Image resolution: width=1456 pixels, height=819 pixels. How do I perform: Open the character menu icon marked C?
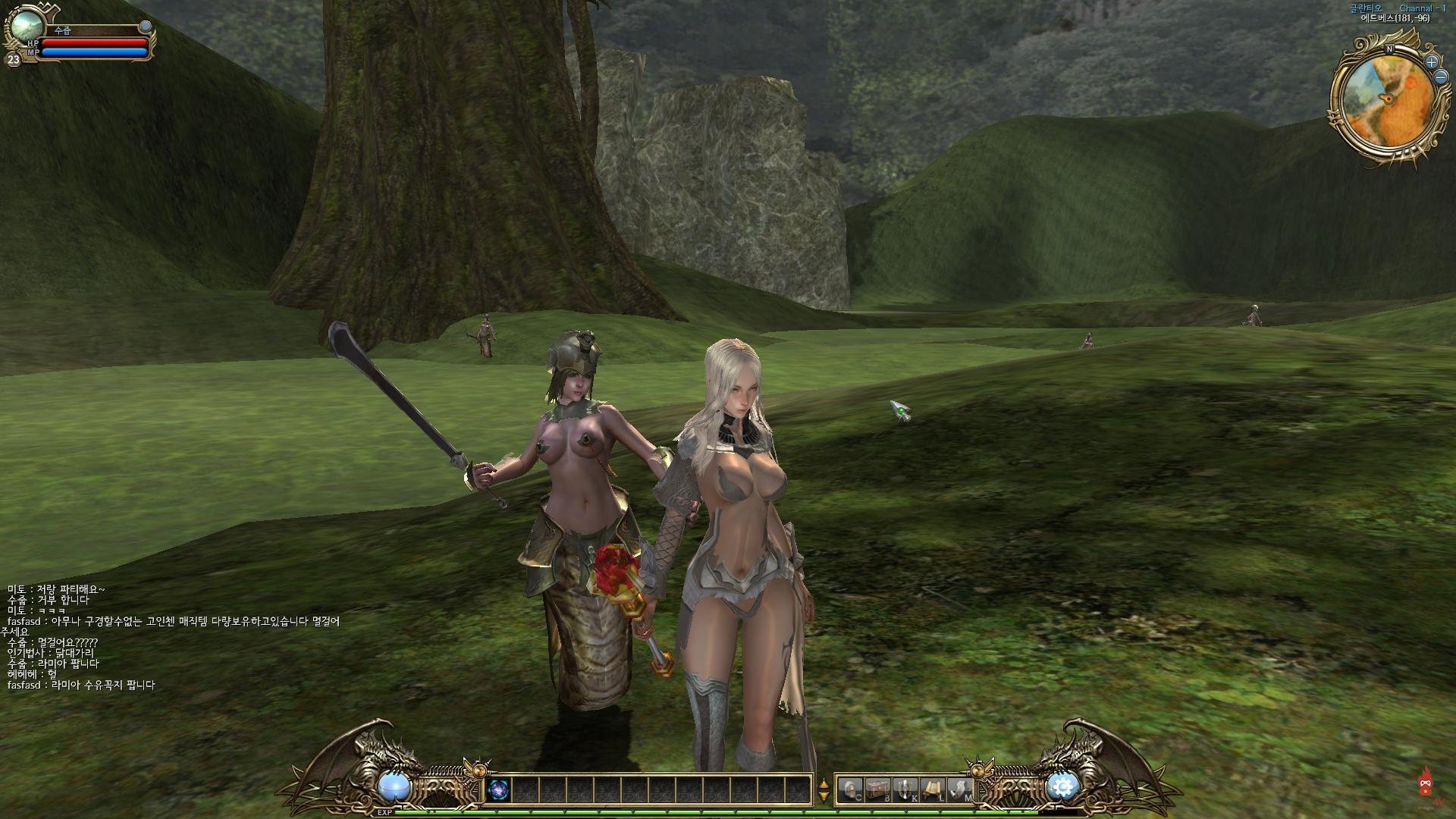click(852, 790)
